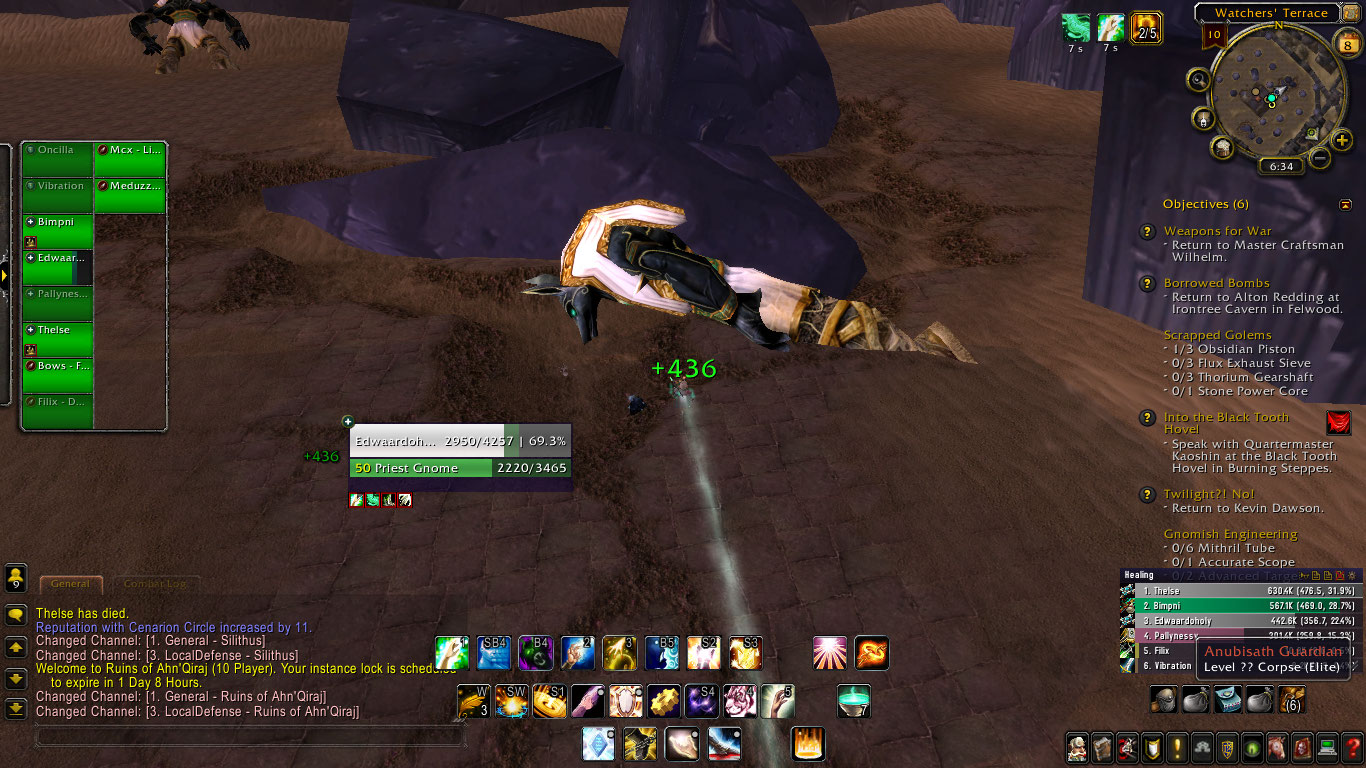Open the backpack bag slot
The image size is (1366, 768).
1292,699
